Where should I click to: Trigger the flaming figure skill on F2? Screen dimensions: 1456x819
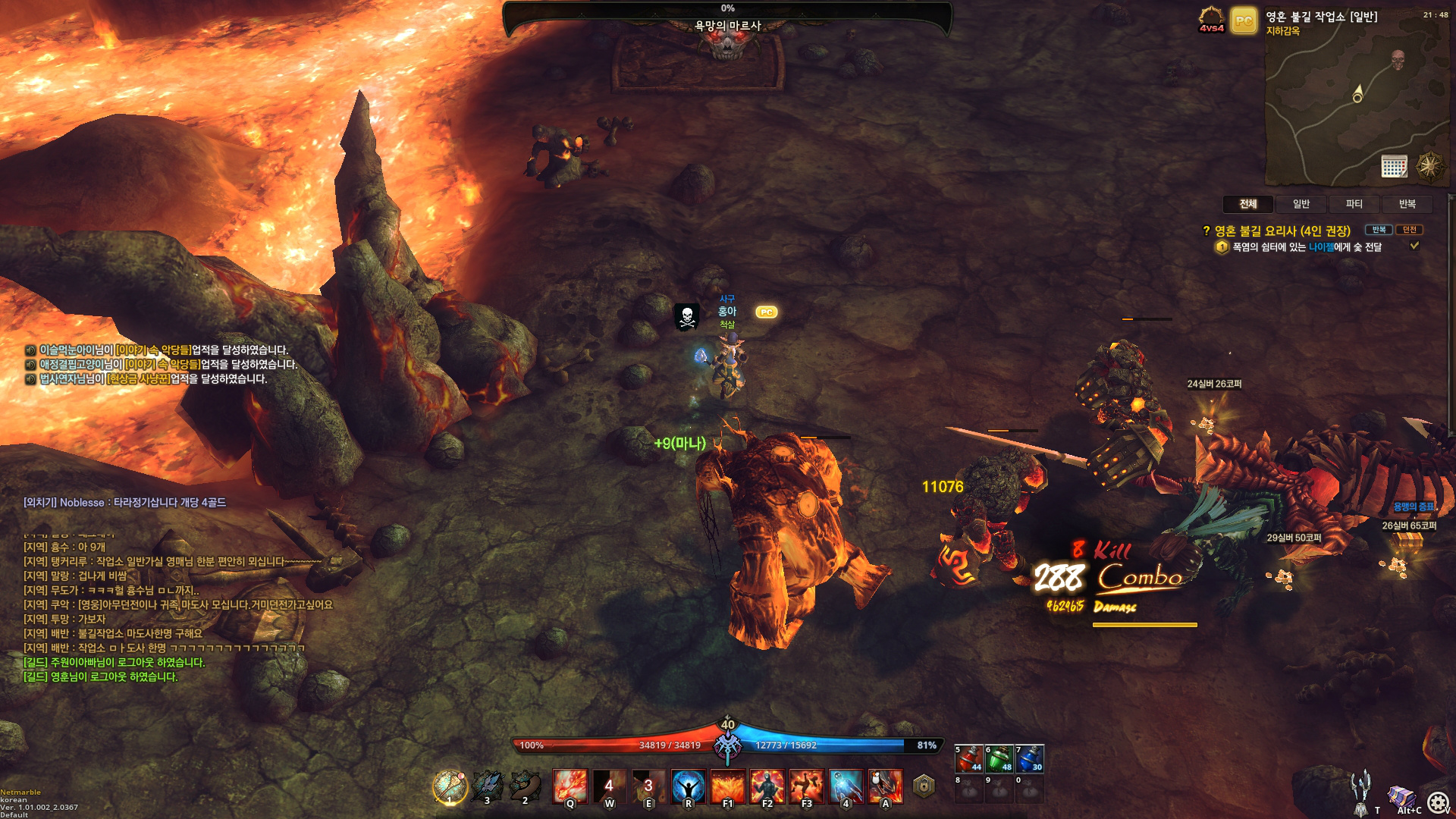tap(767, 786)
